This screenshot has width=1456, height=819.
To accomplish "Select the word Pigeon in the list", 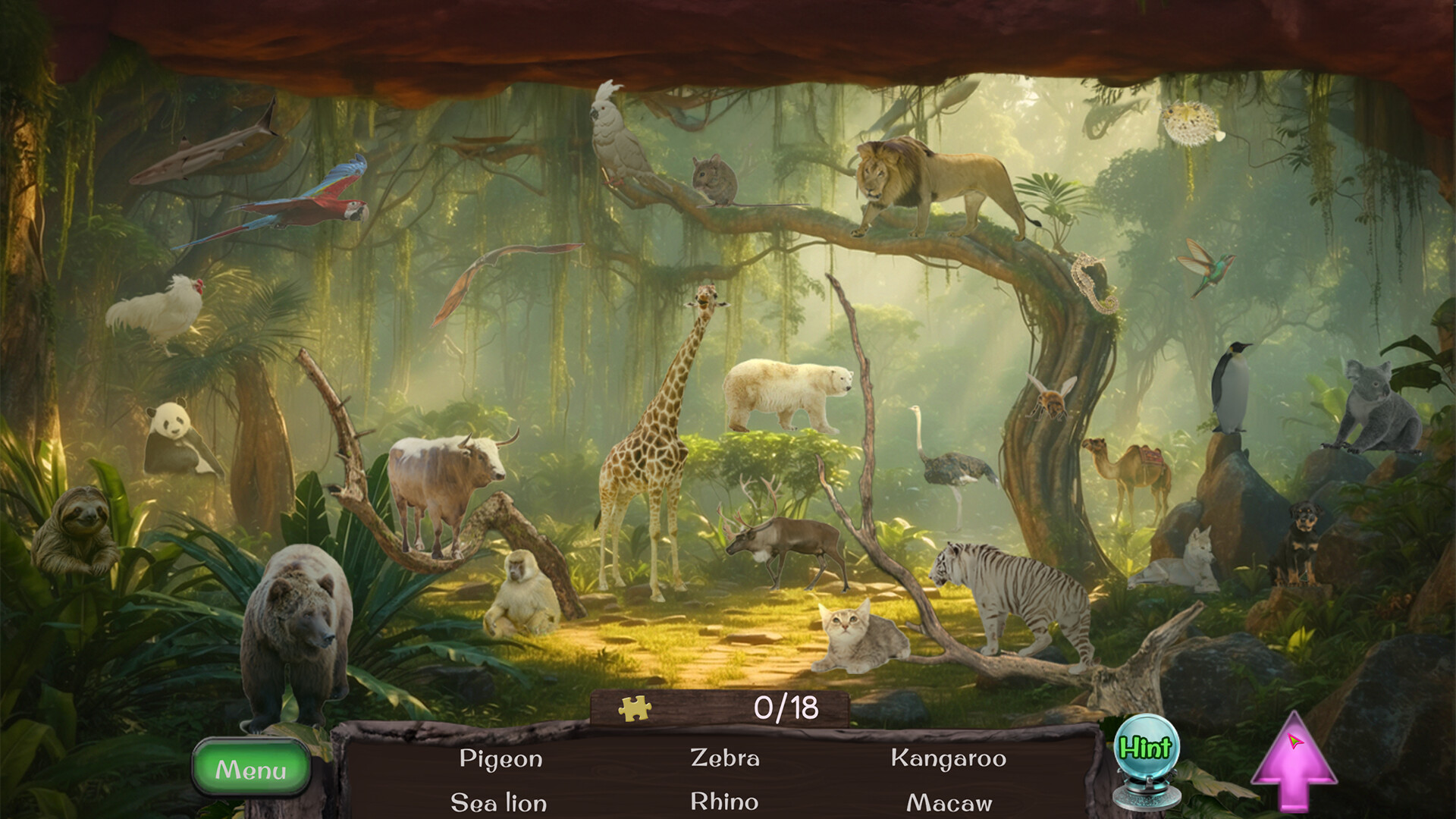I will click(500, 758).
